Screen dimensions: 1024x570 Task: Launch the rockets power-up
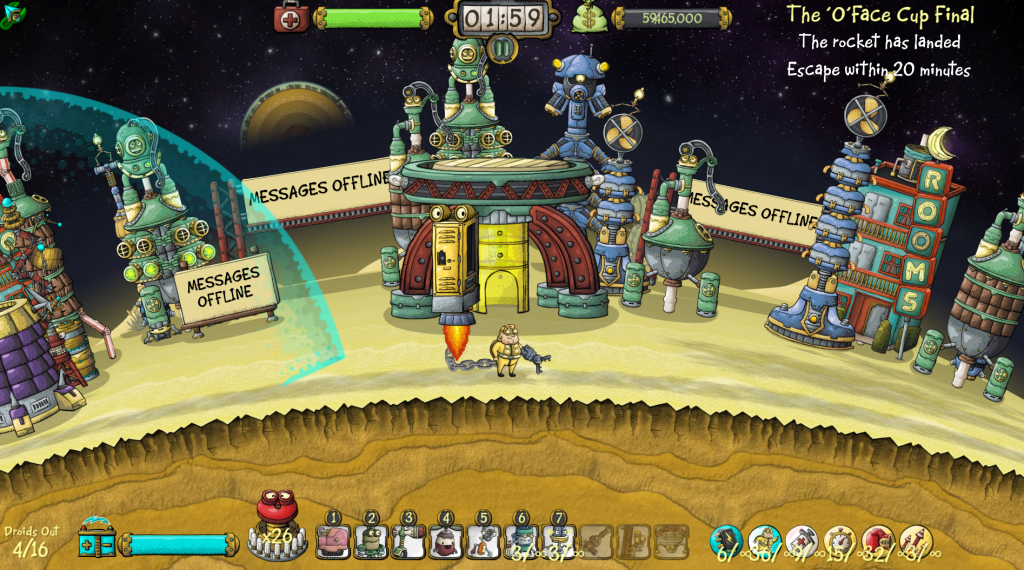click(x=915, y=540)
